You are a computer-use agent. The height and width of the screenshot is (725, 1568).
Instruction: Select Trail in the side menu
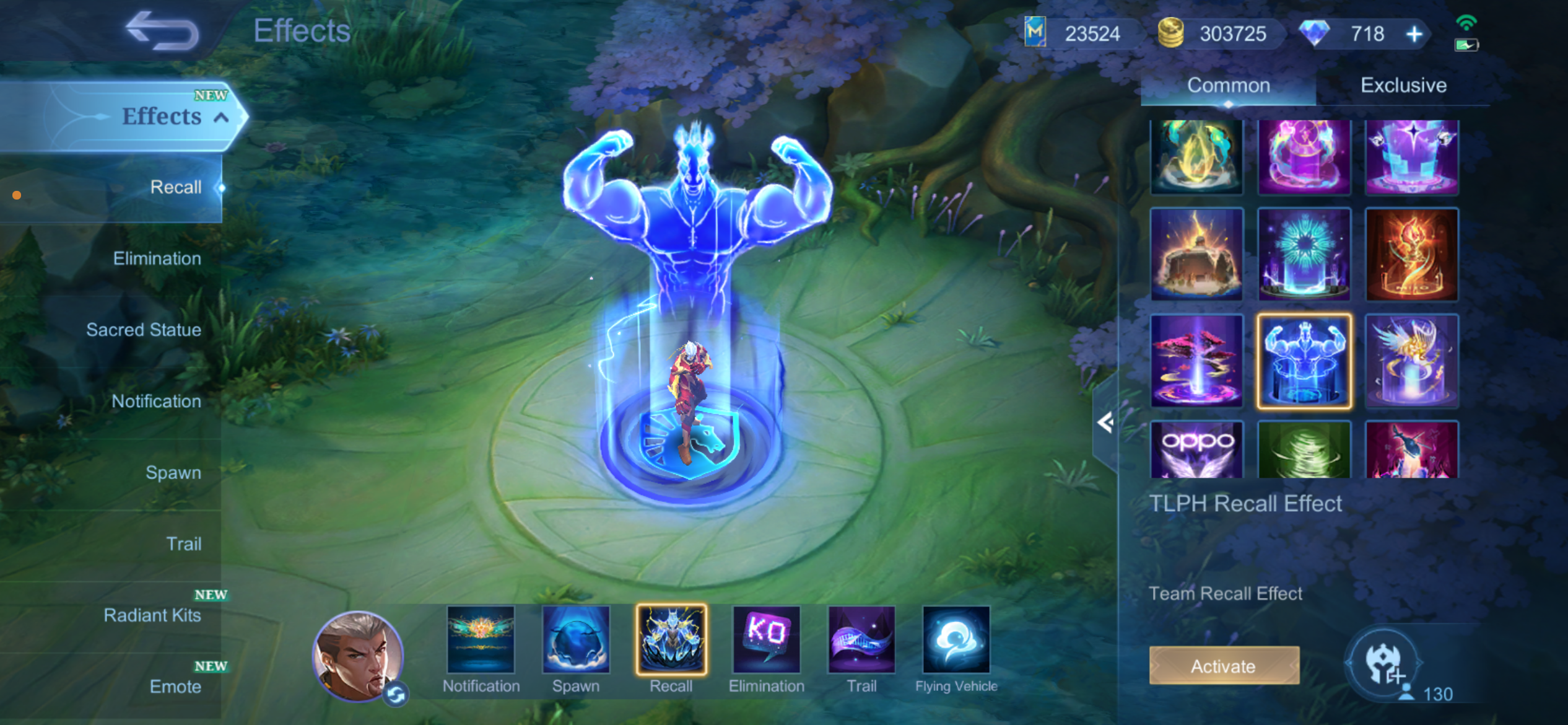[183, 543]
